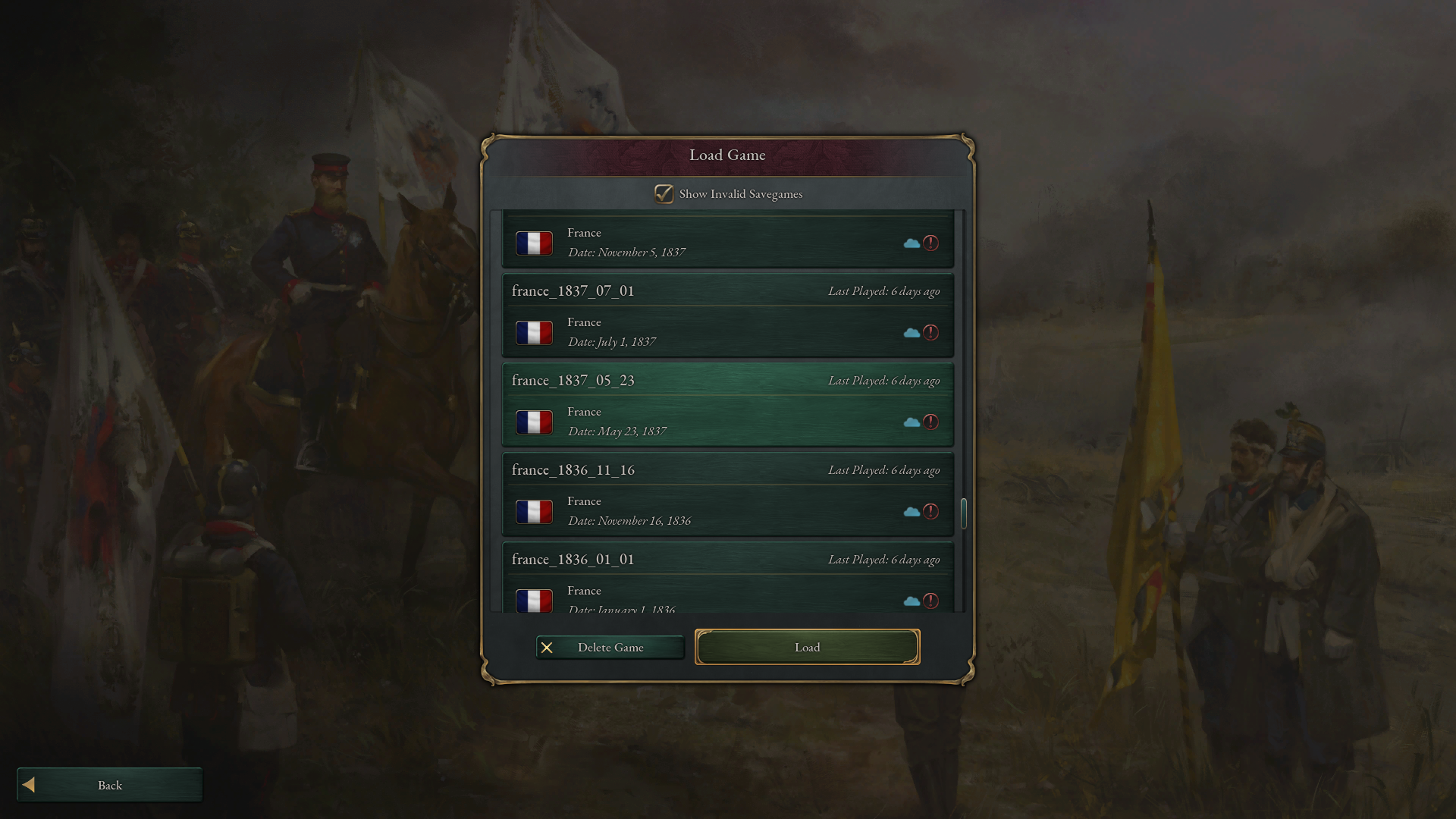Click the scrollbar in the save list

click(964, 513)
